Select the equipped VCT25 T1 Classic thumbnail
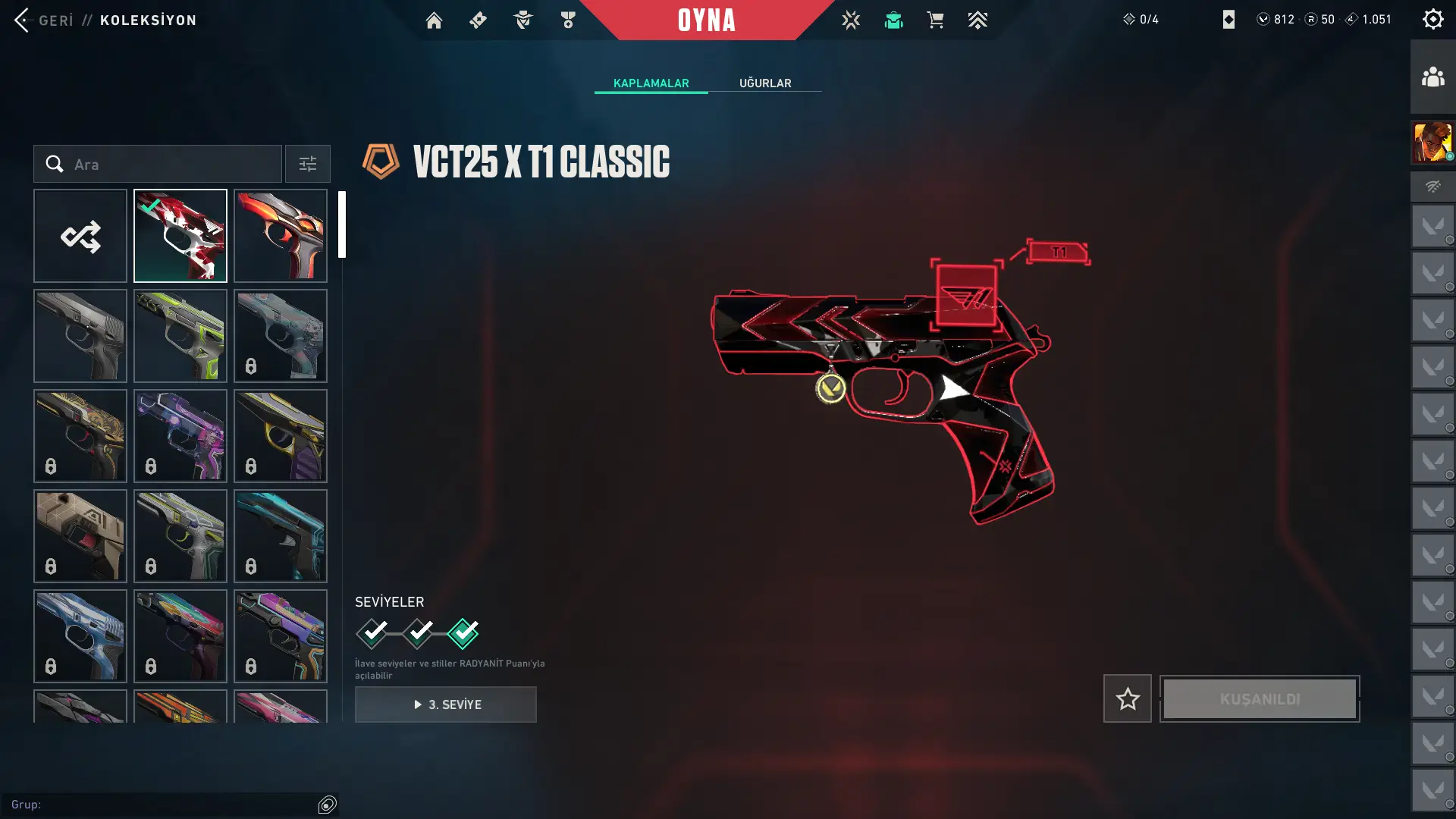 pyautogui.click(x=180, y=236)
